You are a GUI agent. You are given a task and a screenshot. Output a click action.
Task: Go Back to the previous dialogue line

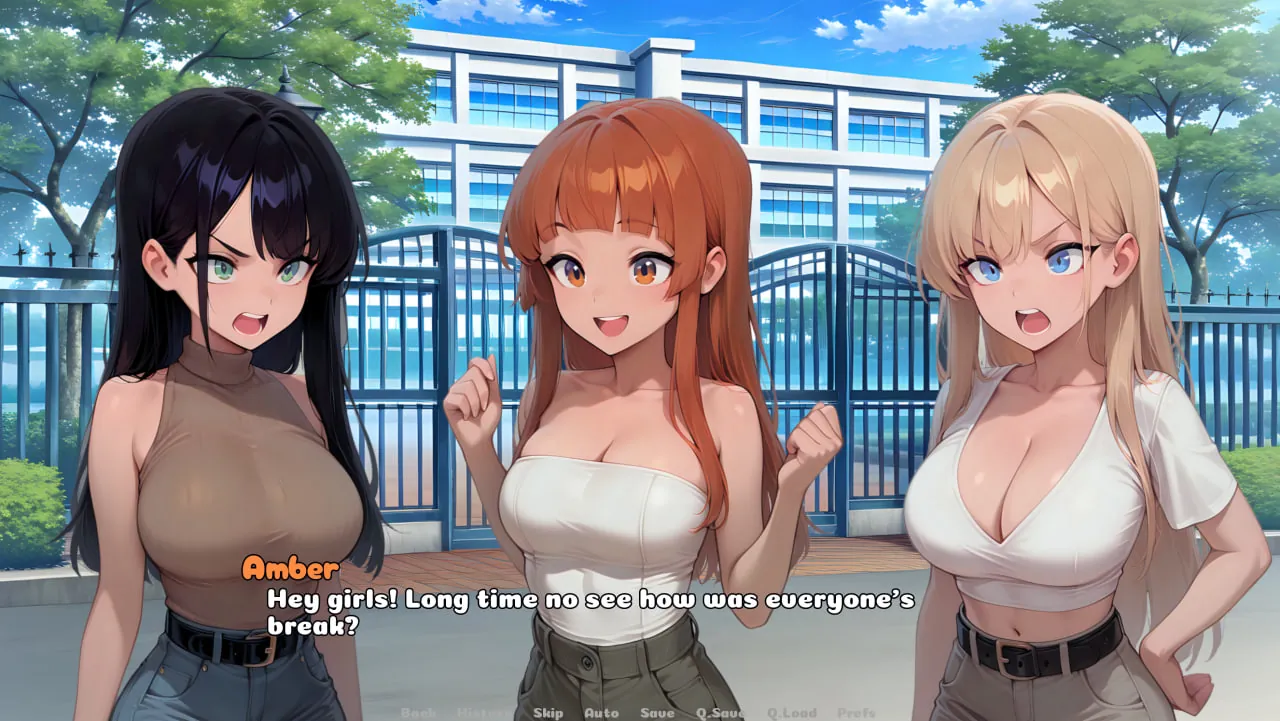(x=420, y=712)
